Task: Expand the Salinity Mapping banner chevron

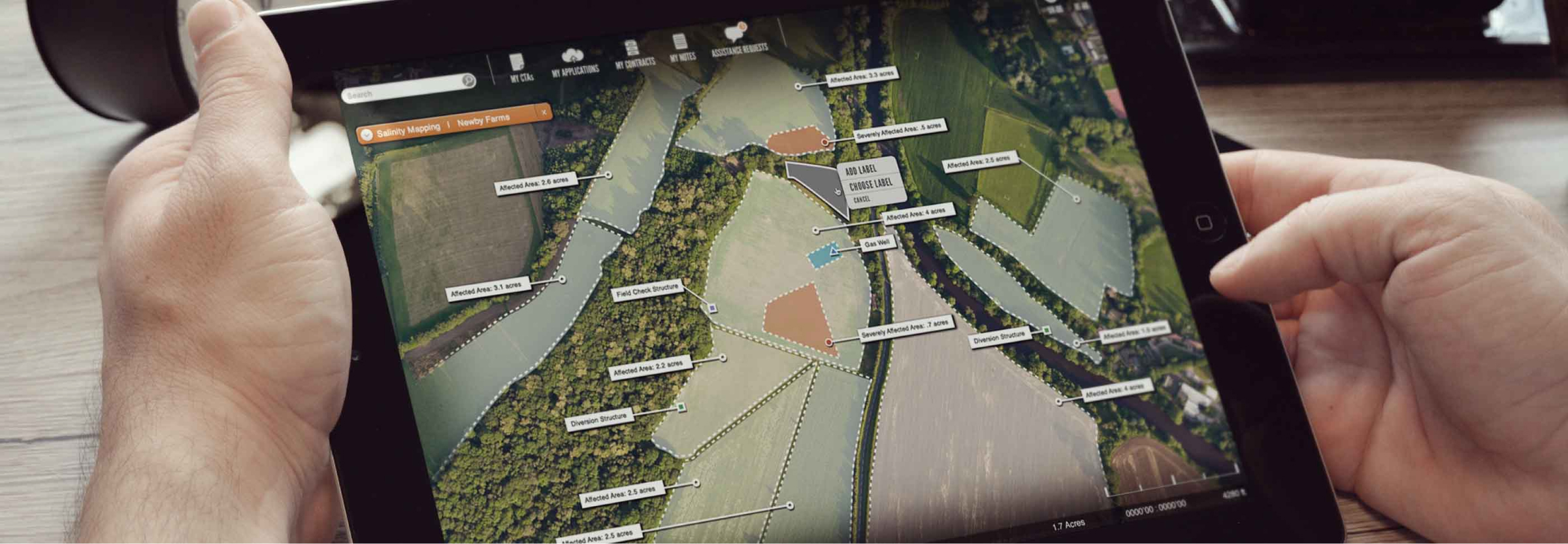Action: pos(368,133)
